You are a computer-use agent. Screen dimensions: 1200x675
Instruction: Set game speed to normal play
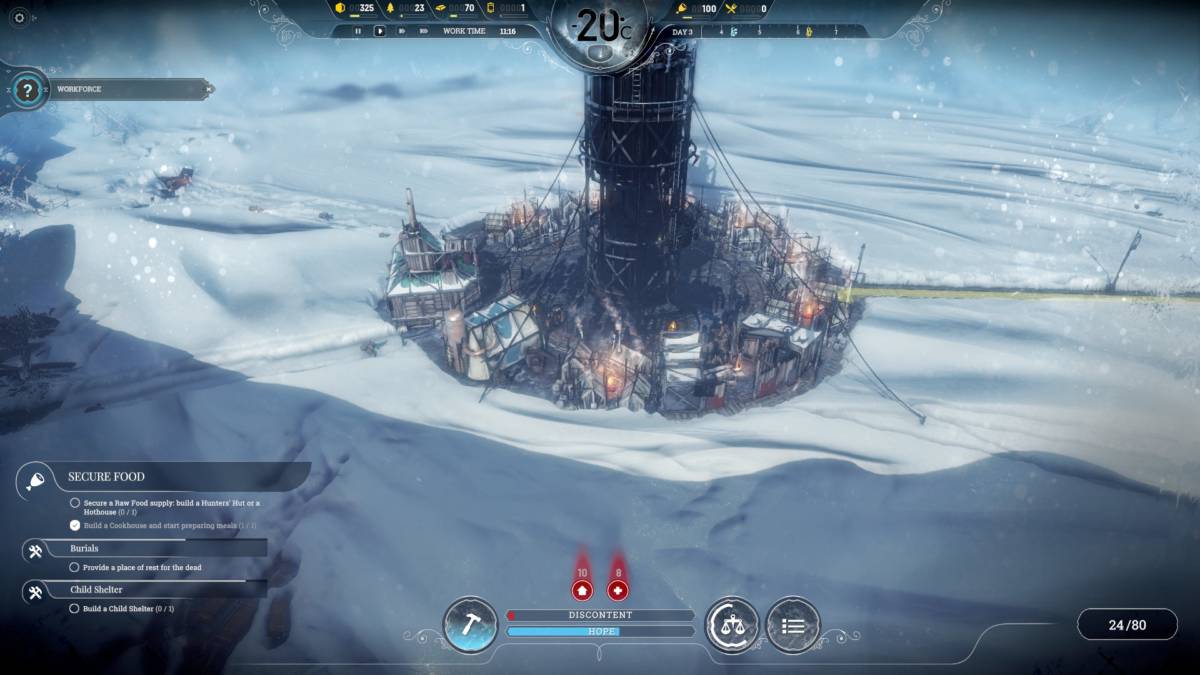pos(379,31)
